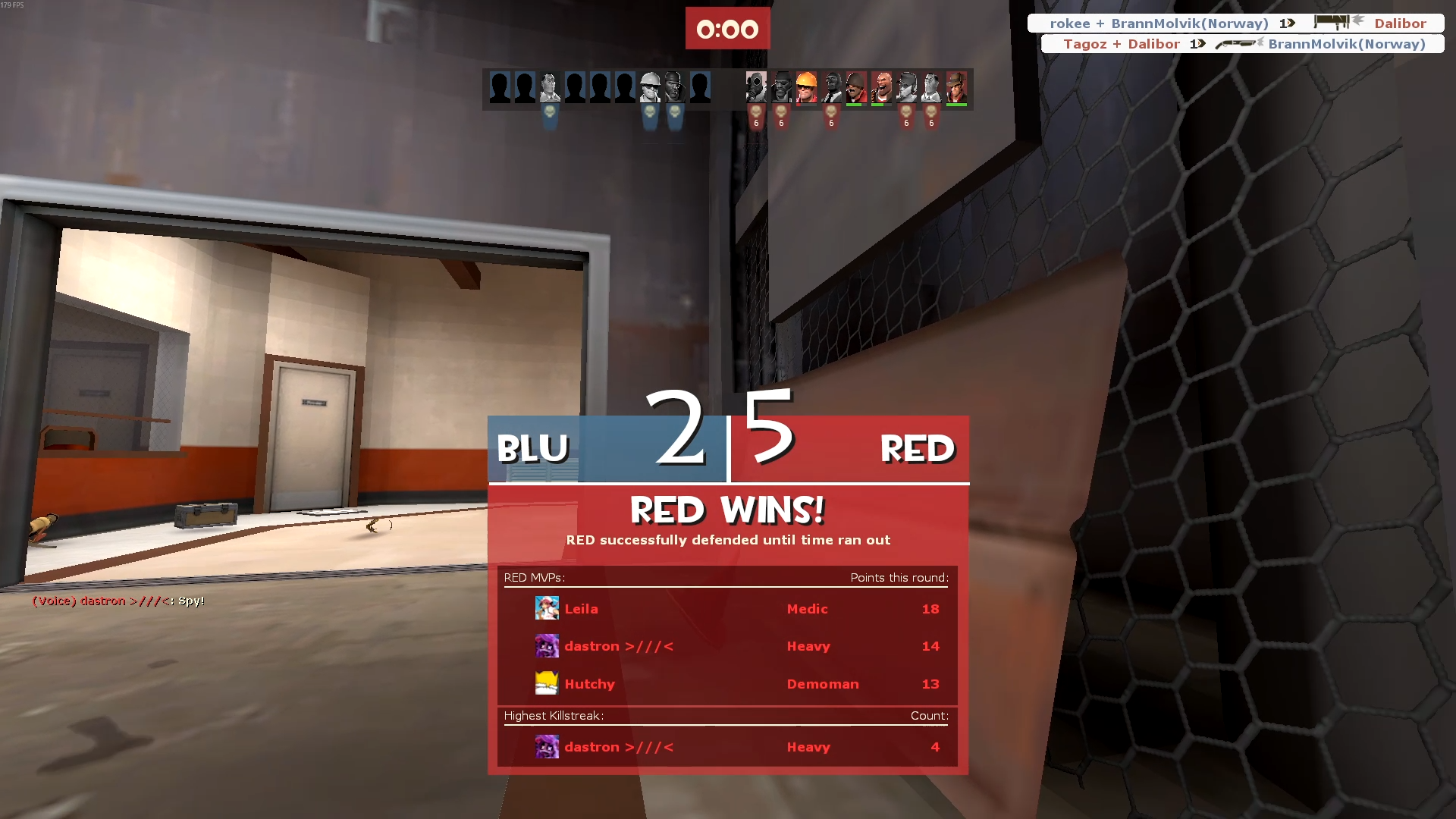Choose BLU team's Demoman portrait

click(674, 87)
